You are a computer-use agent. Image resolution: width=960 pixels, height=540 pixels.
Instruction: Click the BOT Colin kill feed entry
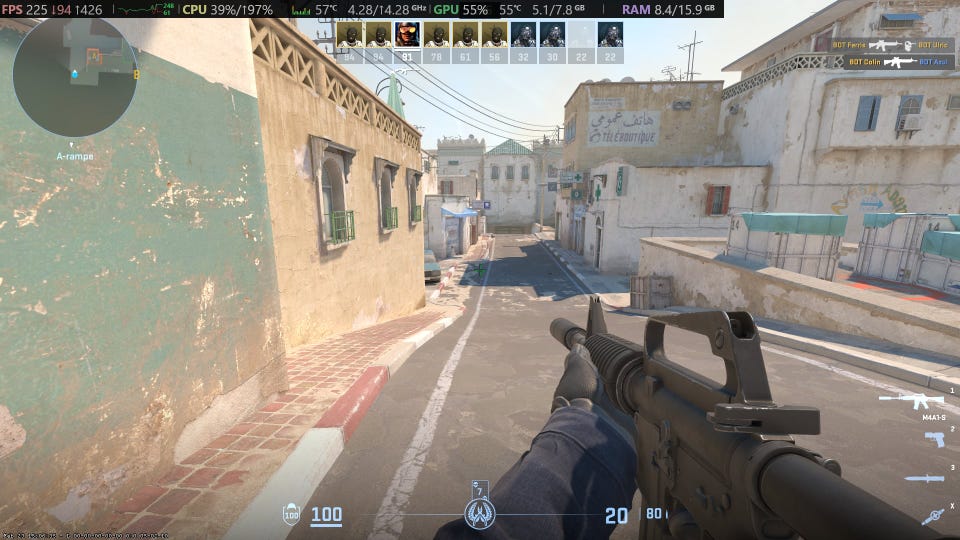tap(895, 61)
